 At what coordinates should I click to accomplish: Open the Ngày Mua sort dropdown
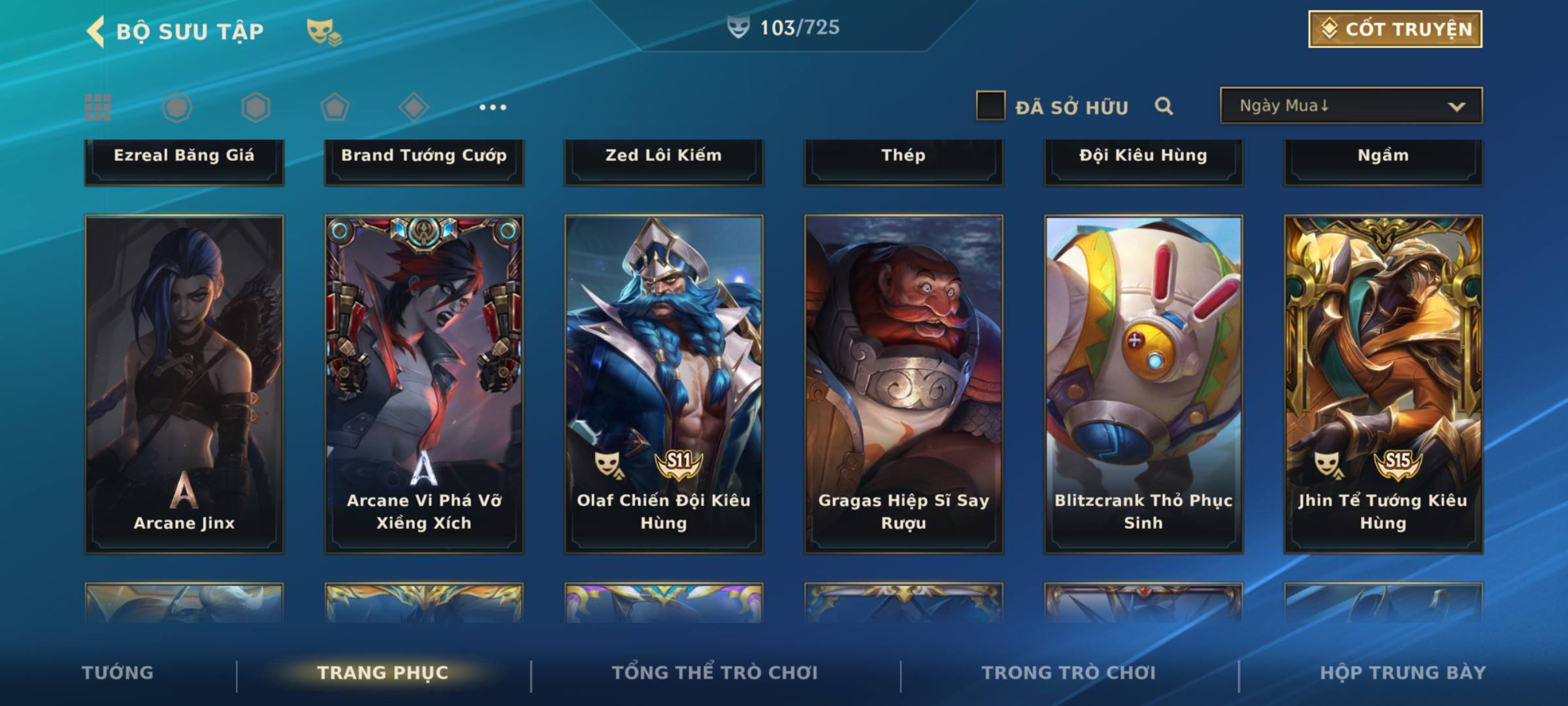1351,106
